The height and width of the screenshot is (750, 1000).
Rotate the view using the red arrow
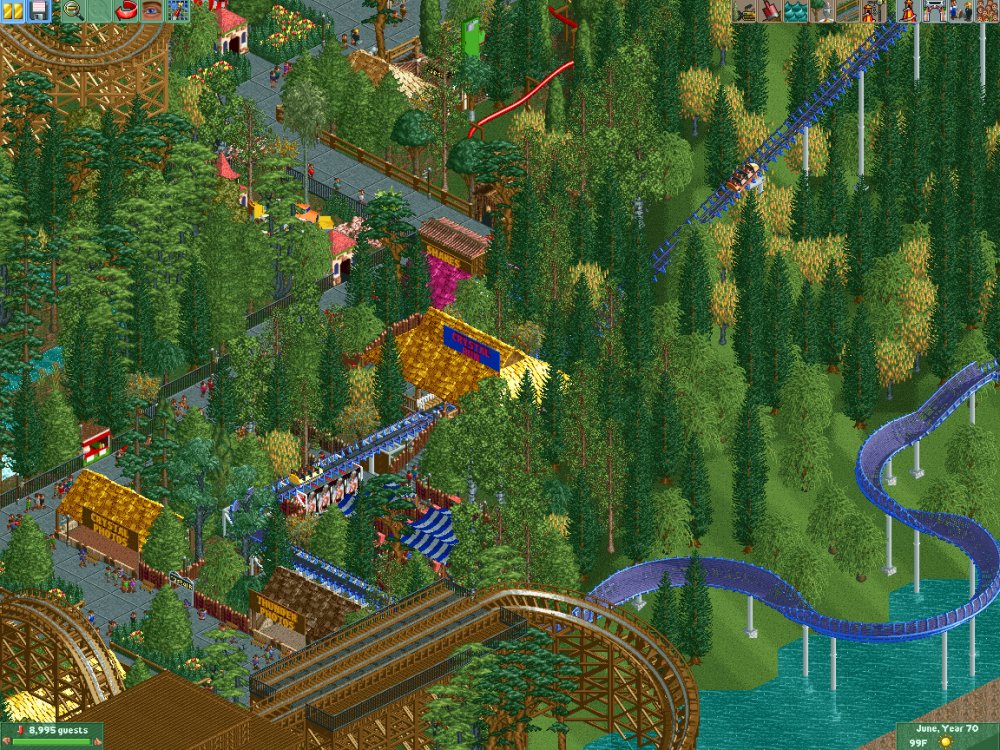point(126,11)
